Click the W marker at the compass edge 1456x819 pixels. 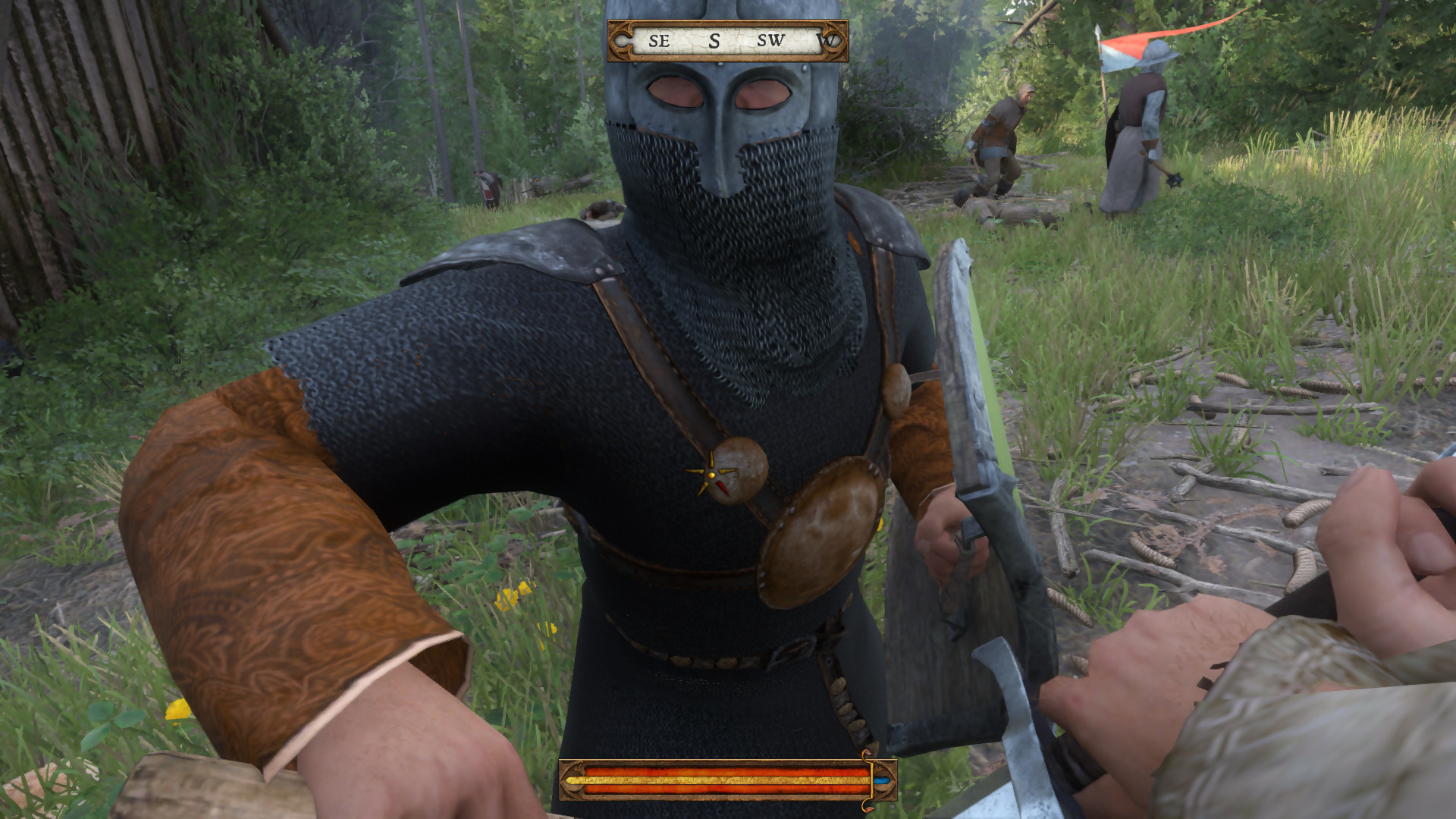click(827, 42)
